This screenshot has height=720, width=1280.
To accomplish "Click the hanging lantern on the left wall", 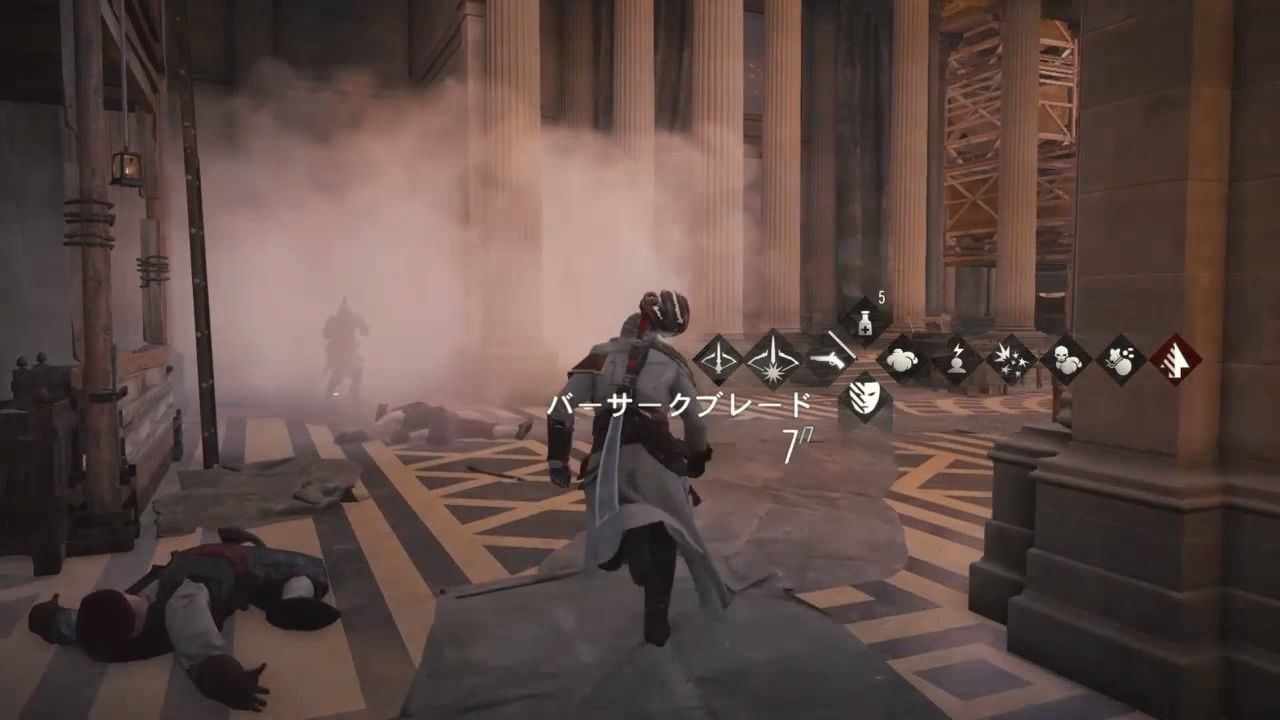I will [x=128, y=168].
